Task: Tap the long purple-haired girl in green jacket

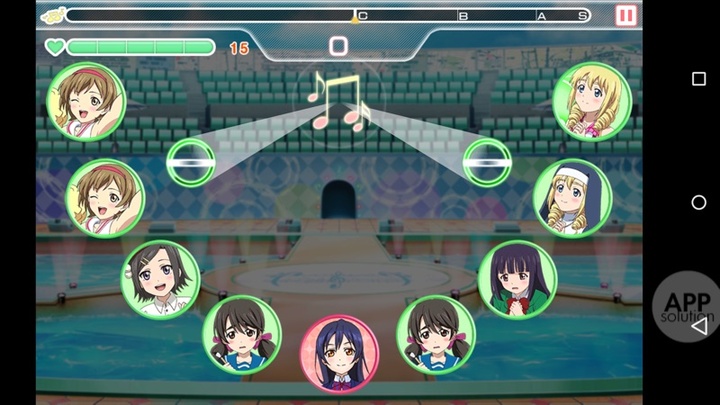Action: (517, 278)
